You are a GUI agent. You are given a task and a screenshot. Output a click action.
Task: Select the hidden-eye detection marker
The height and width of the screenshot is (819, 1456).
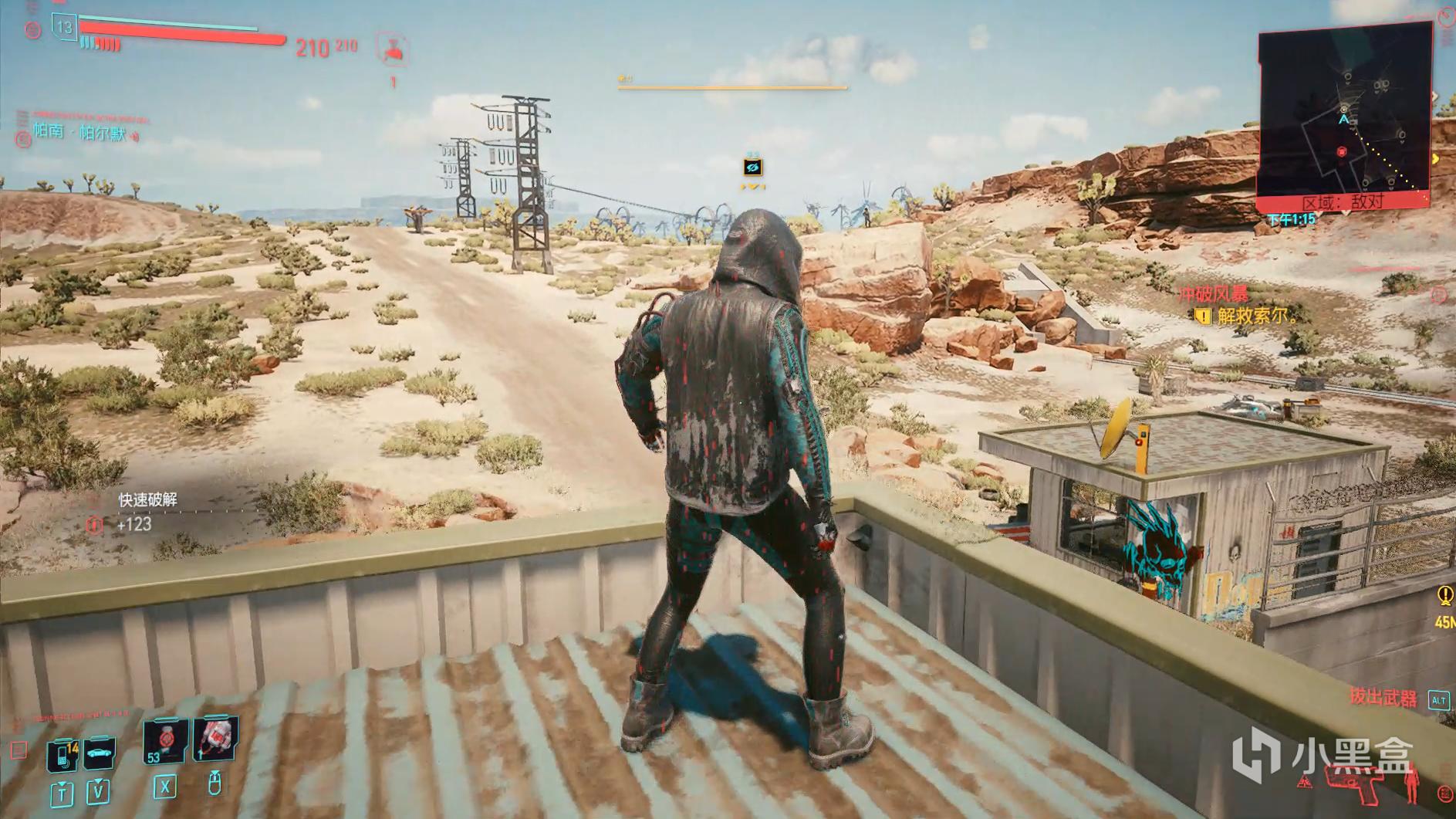tap(752, 167)
